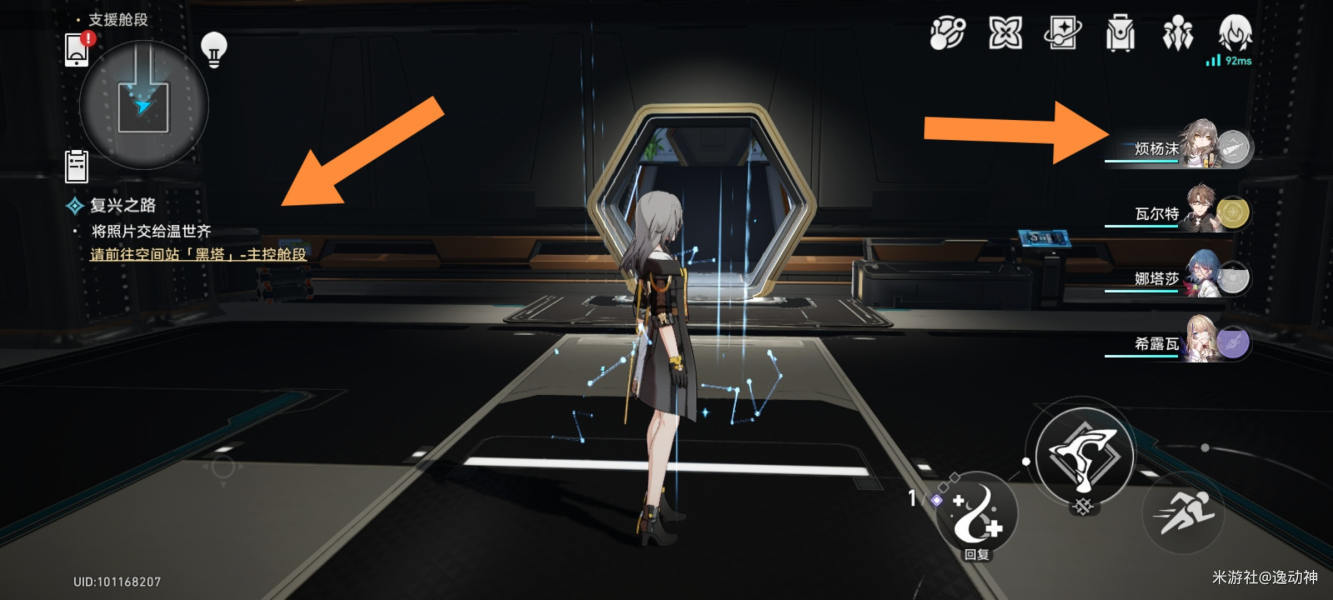1333x600 pixels.
Task: Open the character head icon above the ping readout
Action: (1236, 32)
